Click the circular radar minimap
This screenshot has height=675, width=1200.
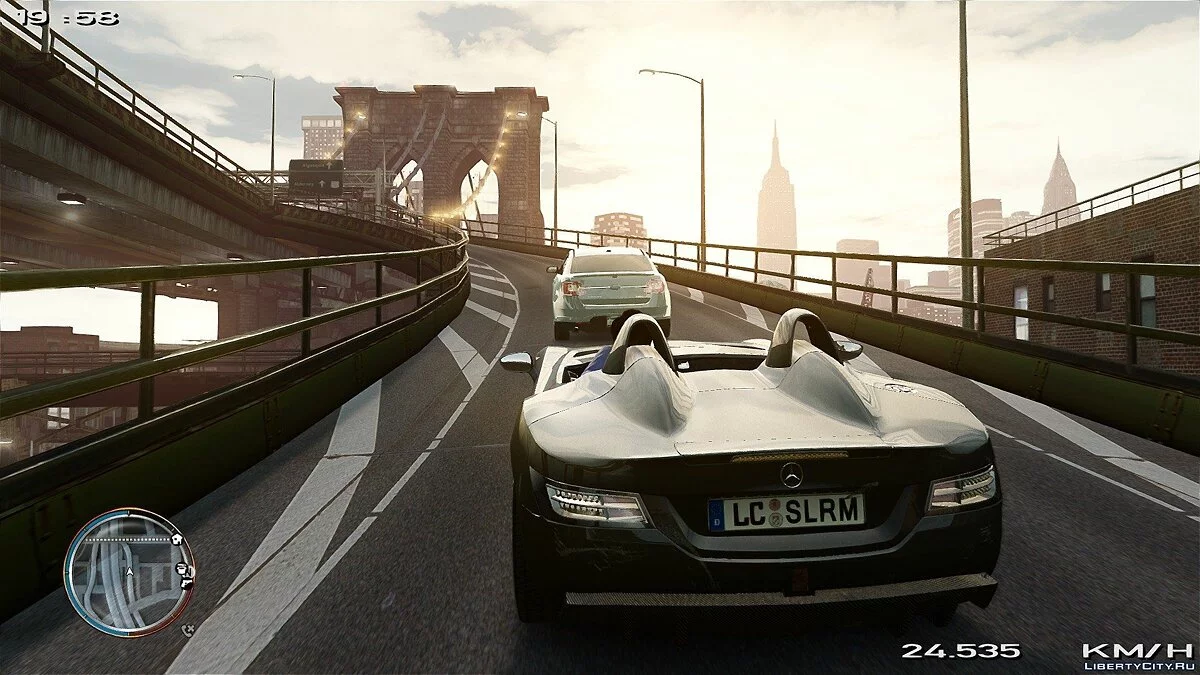coord(129,572)
